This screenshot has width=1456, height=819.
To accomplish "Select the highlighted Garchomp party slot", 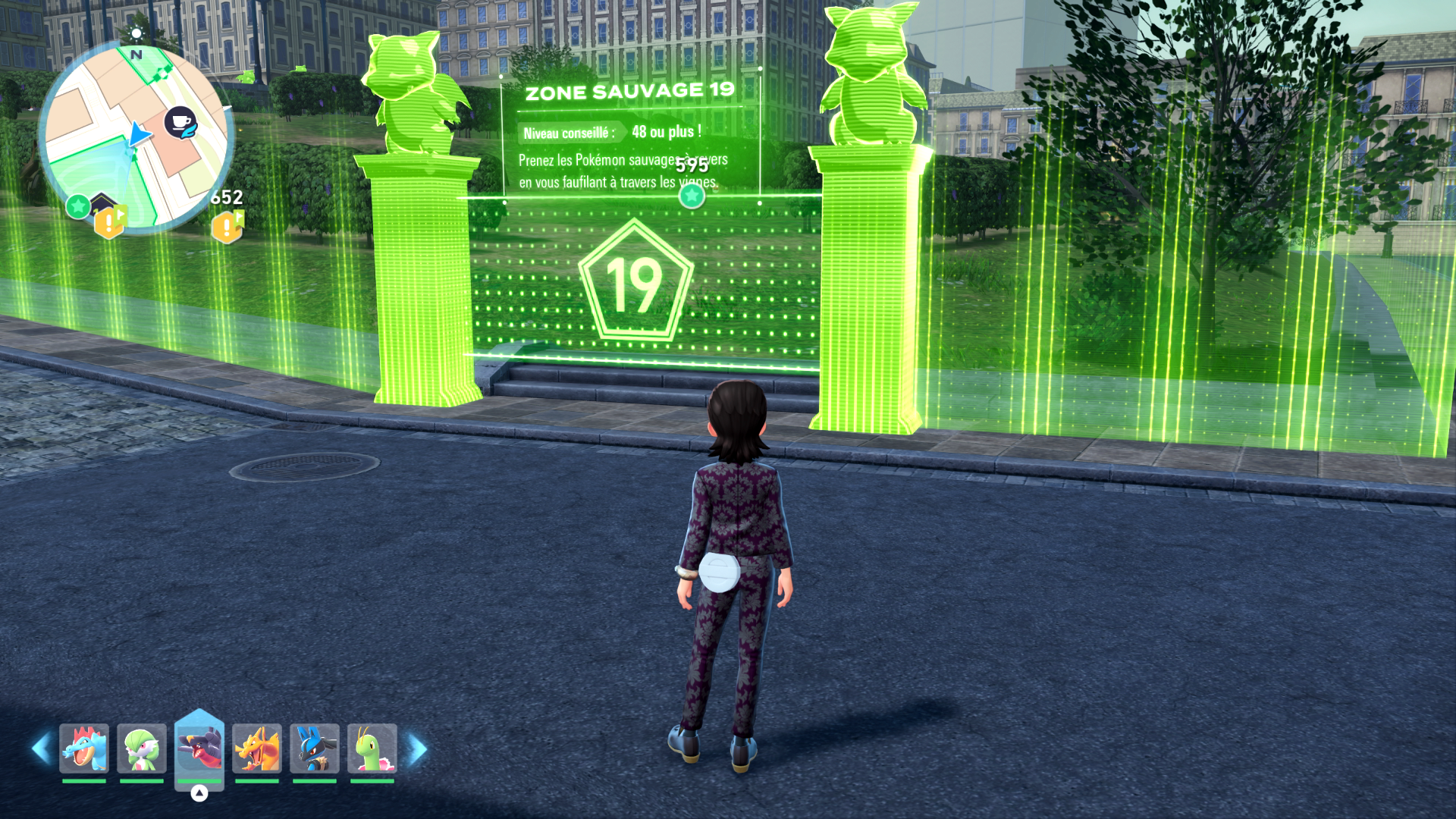I will 199,748.
